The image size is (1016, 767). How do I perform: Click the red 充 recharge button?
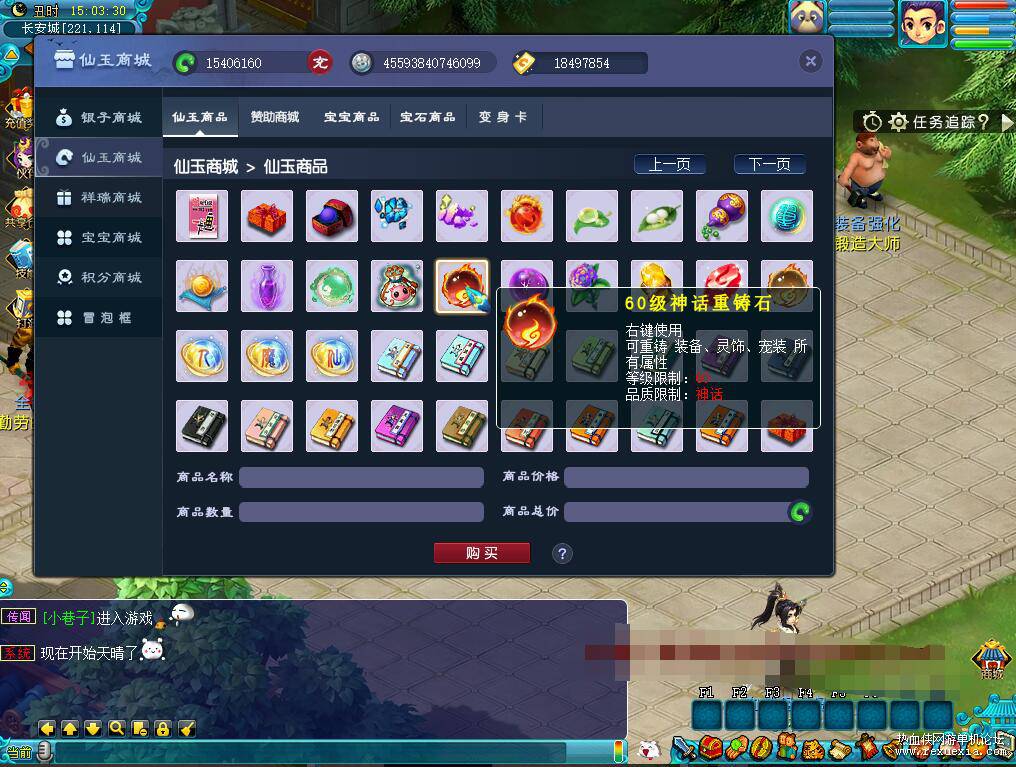point(319,63)
